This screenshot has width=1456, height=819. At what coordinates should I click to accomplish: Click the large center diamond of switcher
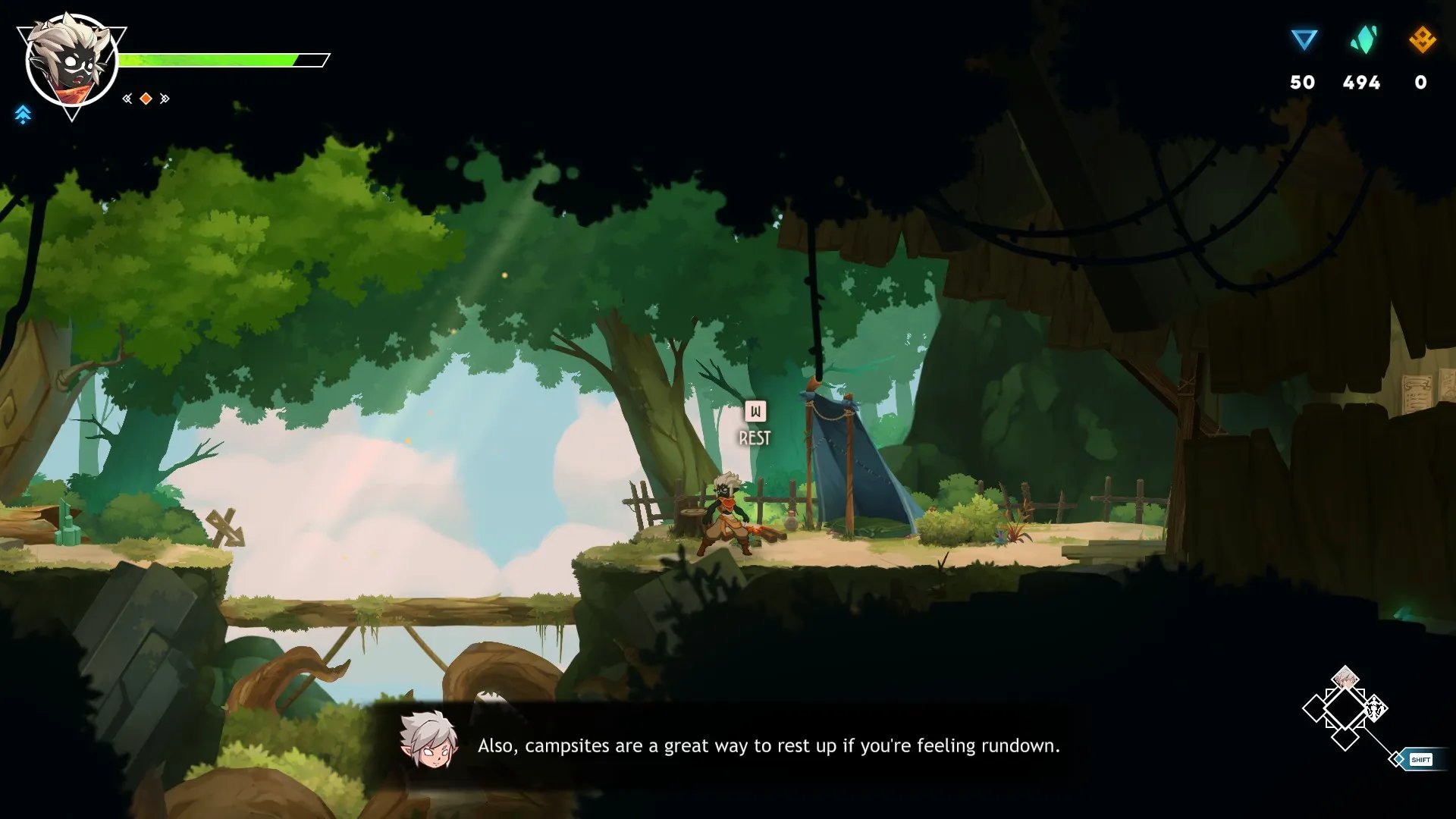(x=1345, y=709)
